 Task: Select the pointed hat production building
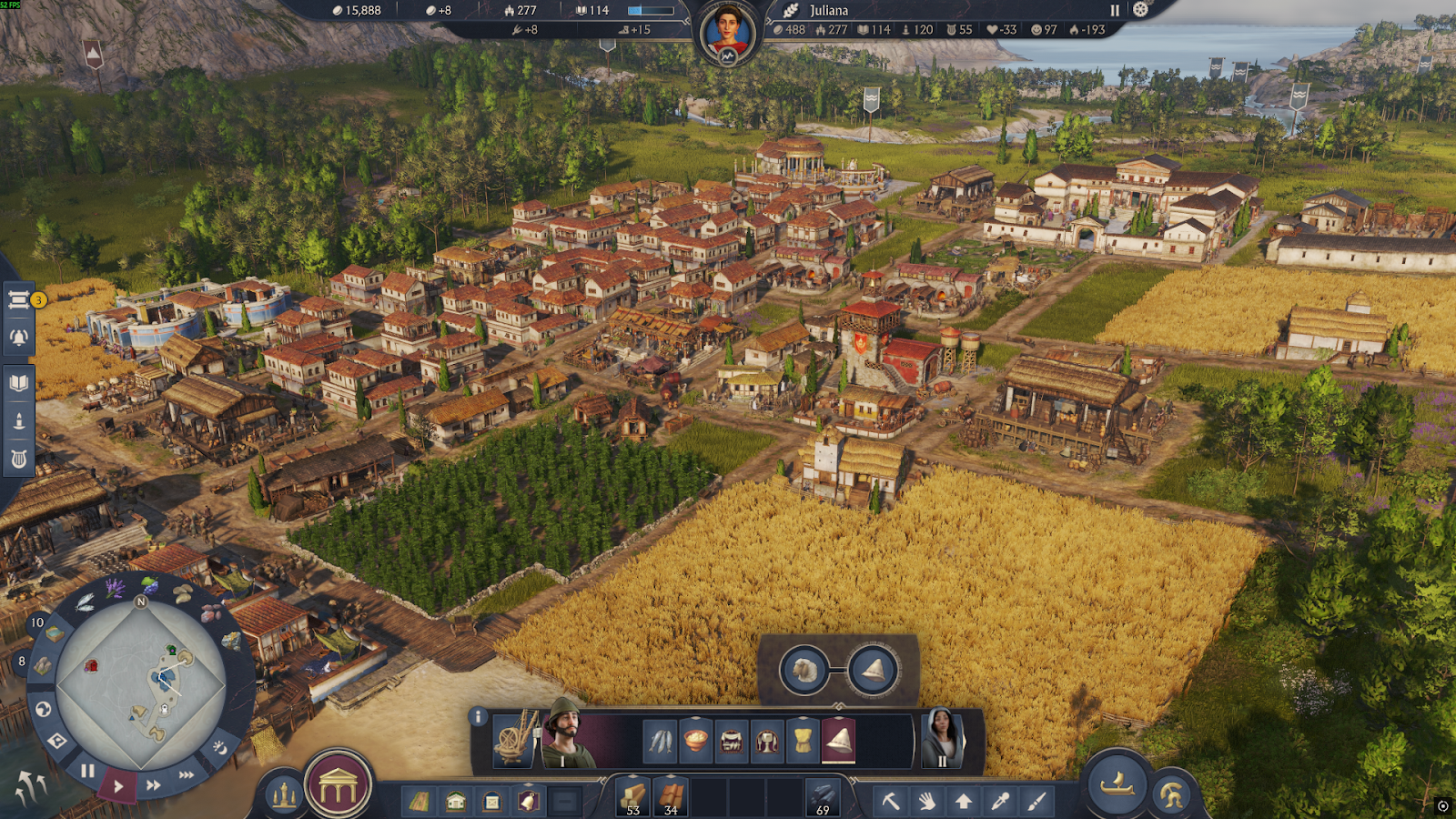[838, 740]
